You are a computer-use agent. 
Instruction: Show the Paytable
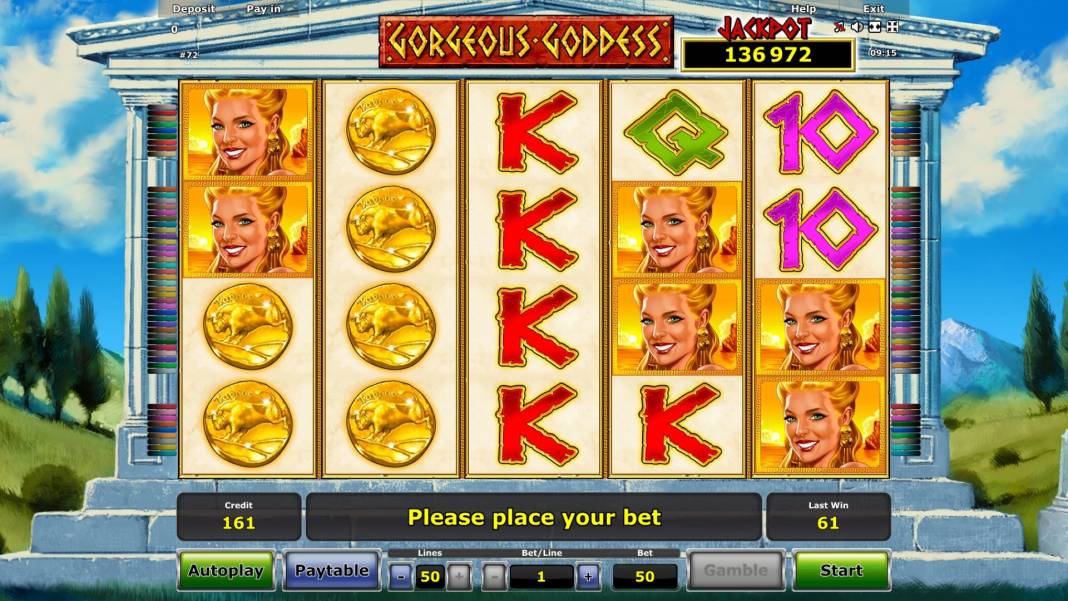tap(331, 571)
